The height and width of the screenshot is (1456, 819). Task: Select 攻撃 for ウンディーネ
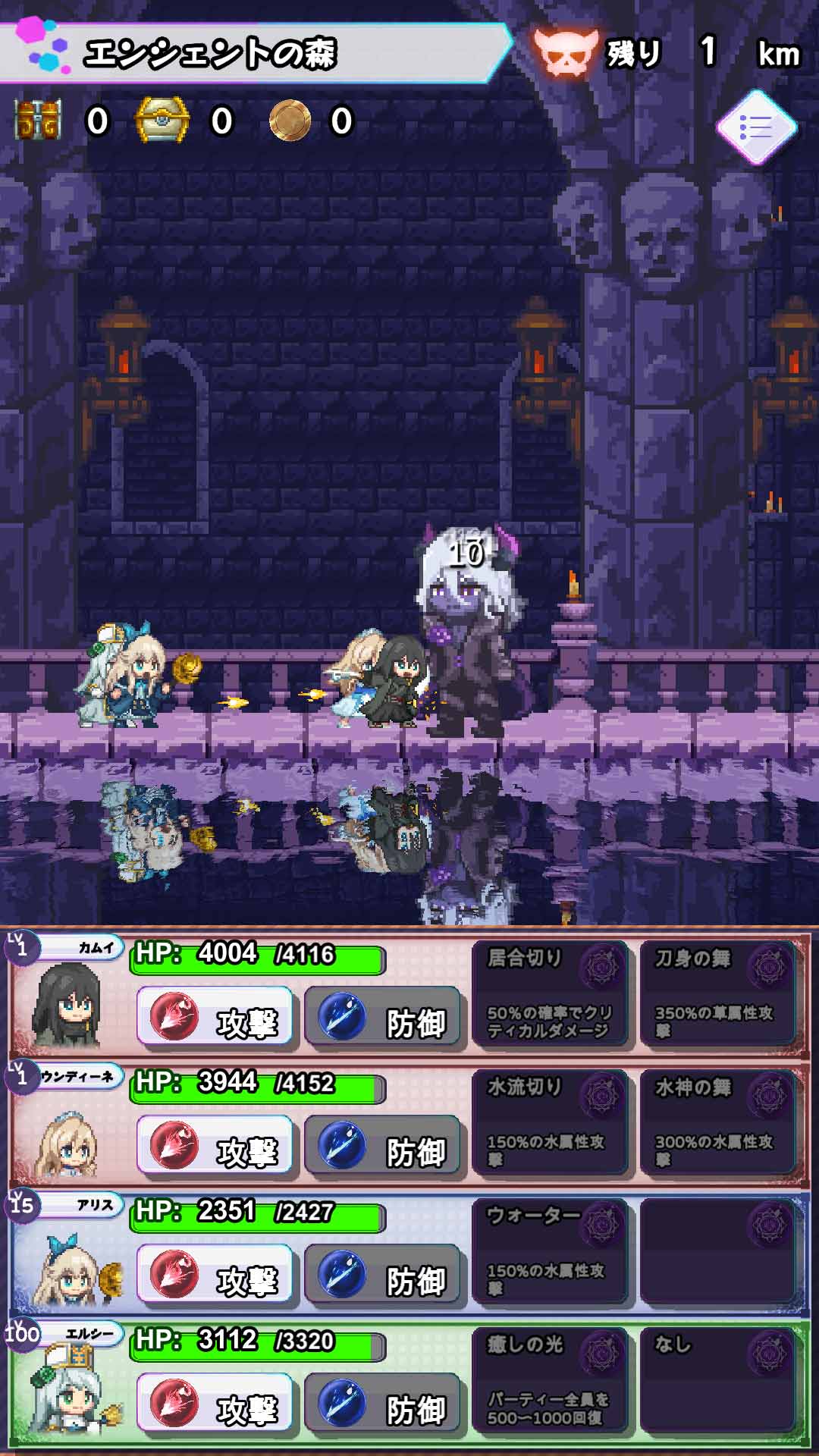point(215,1148)
